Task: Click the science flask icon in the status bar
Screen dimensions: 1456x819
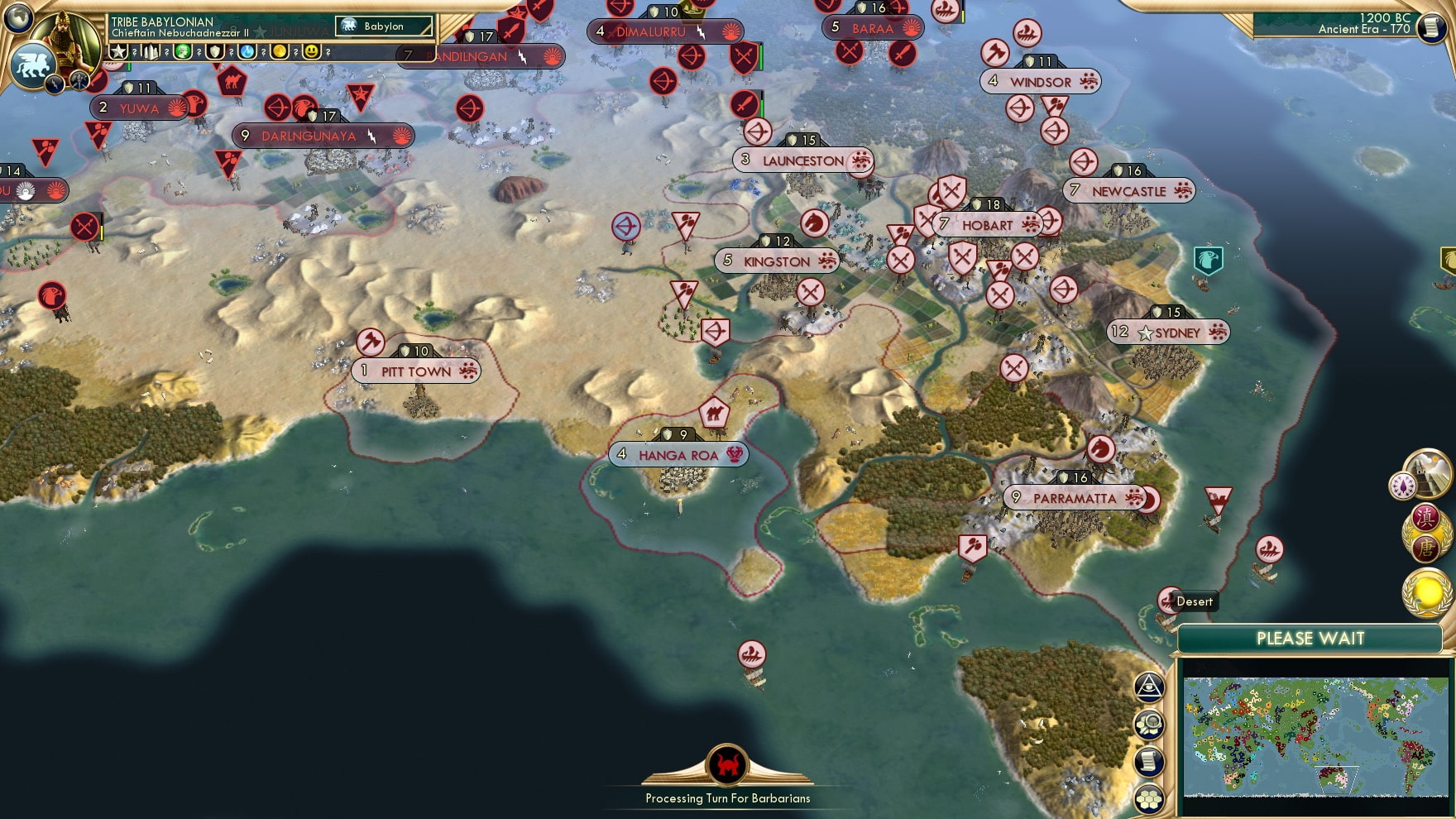Action: pos(247,52)
